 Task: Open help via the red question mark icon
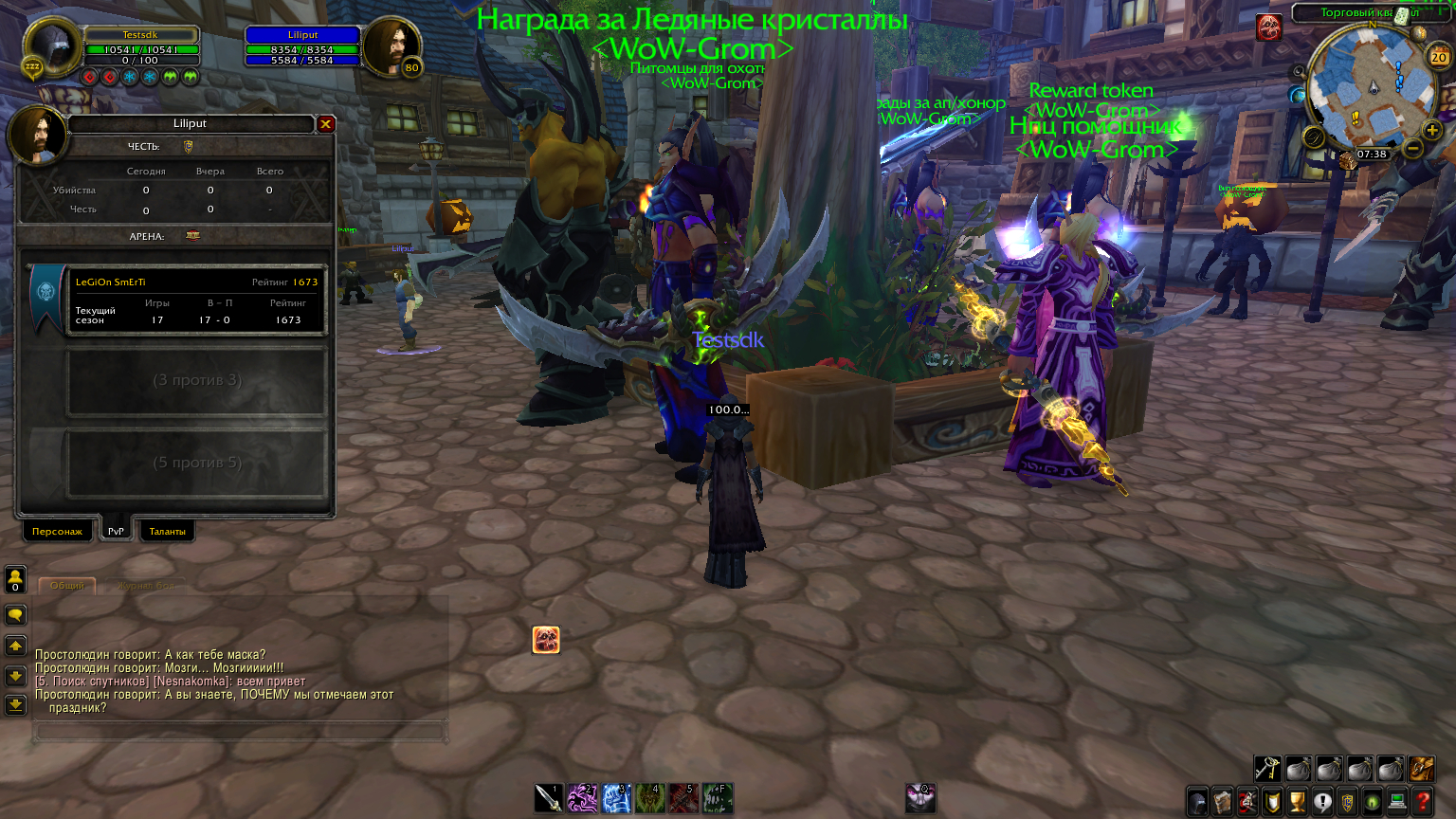pyautogui.click(x=1421, y=801)
